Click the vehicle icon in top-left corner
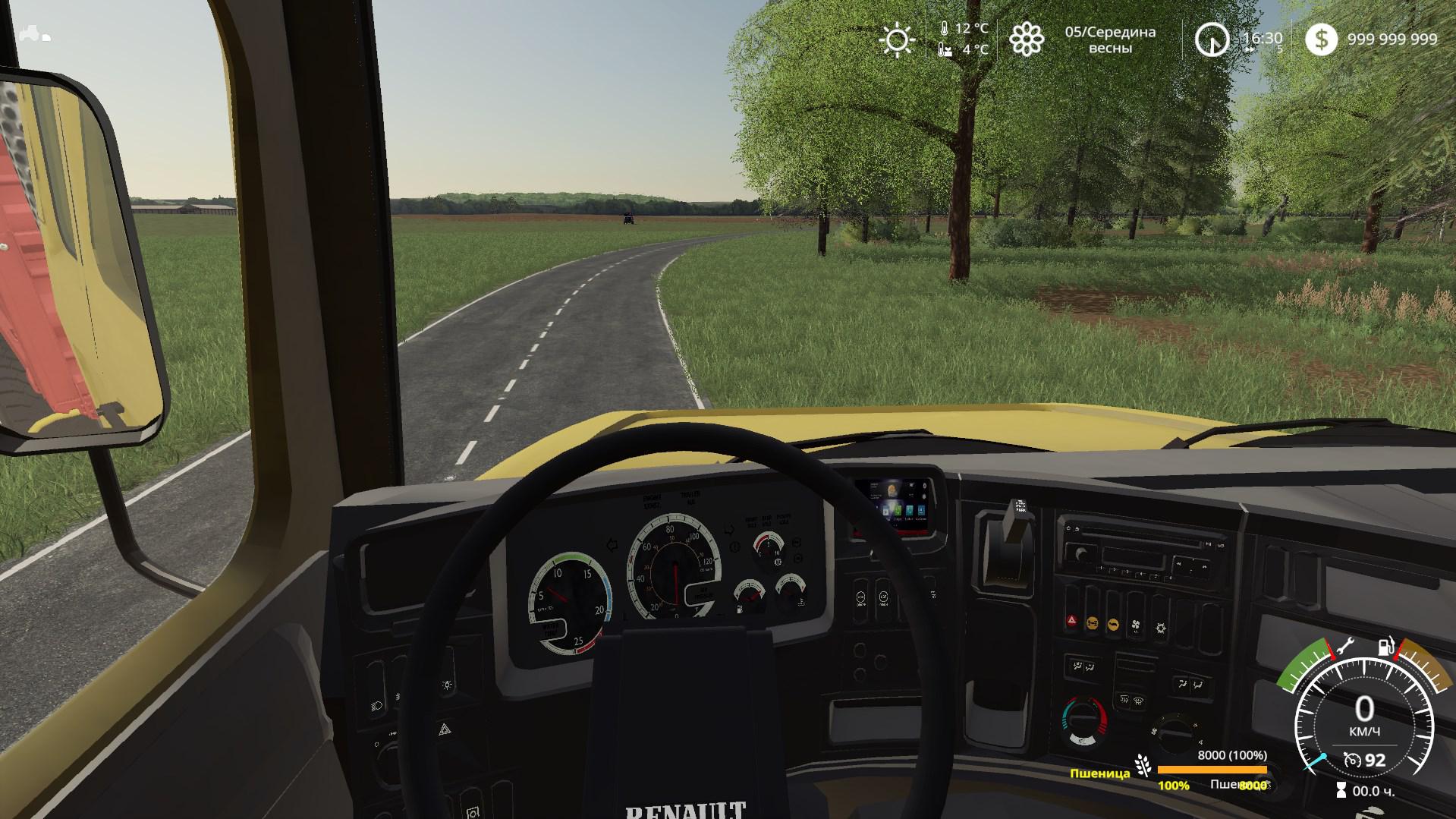 pos(35,33)
